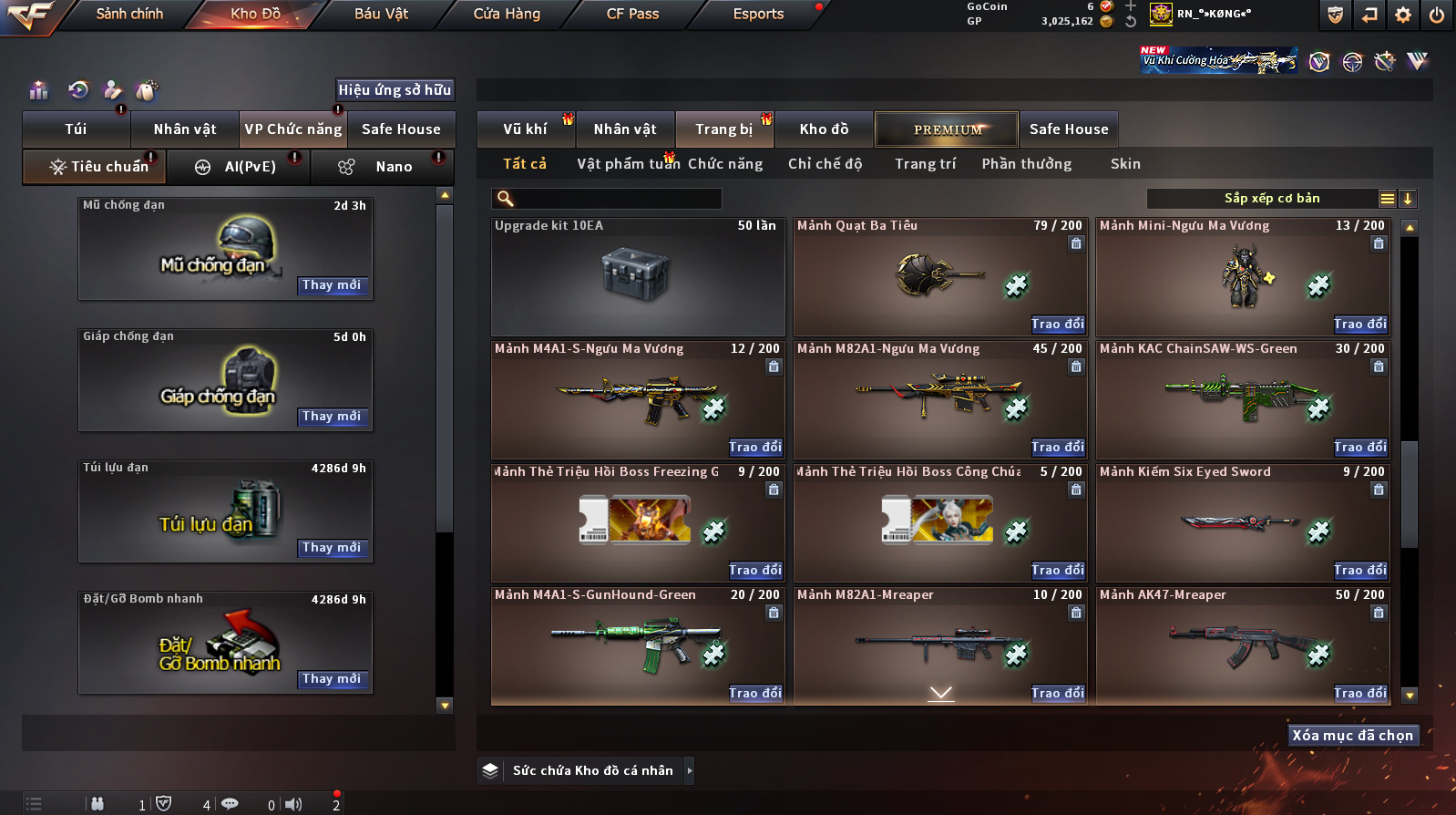1456x815 pixels.
Task: Switch to the Cửa Hàng shop tab
Action: pyautogui.click(x=507, y=14)
